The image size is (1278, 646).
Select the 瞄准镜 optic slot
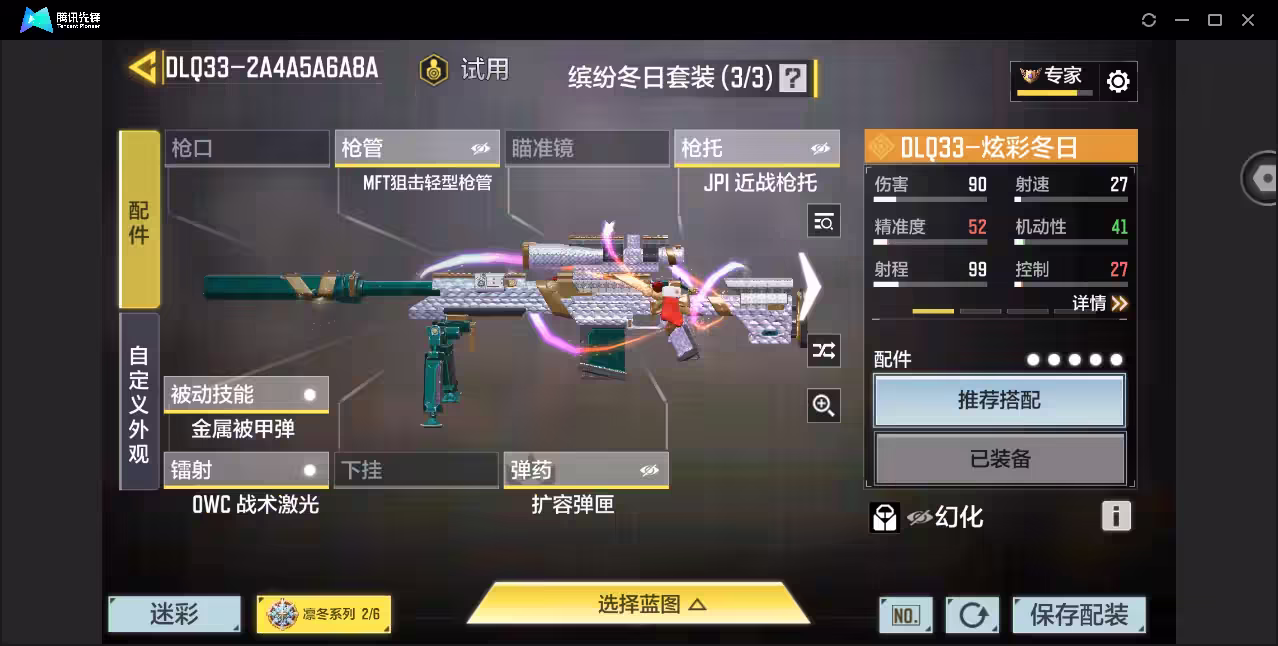[x=586, y=148]
